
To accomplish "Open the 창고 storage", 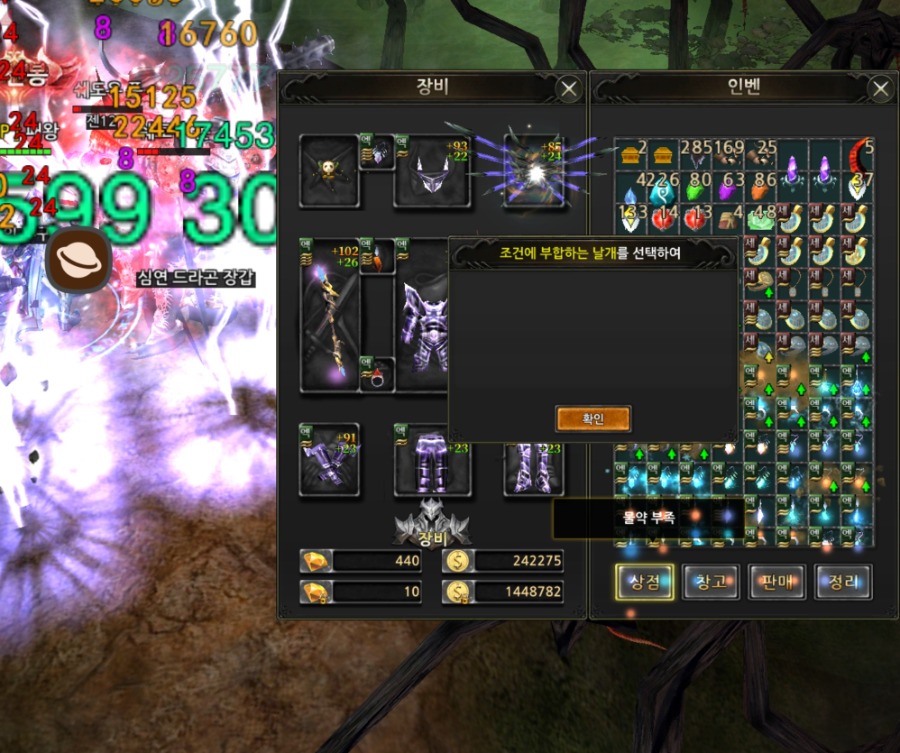I will click(x=710, y=581).
